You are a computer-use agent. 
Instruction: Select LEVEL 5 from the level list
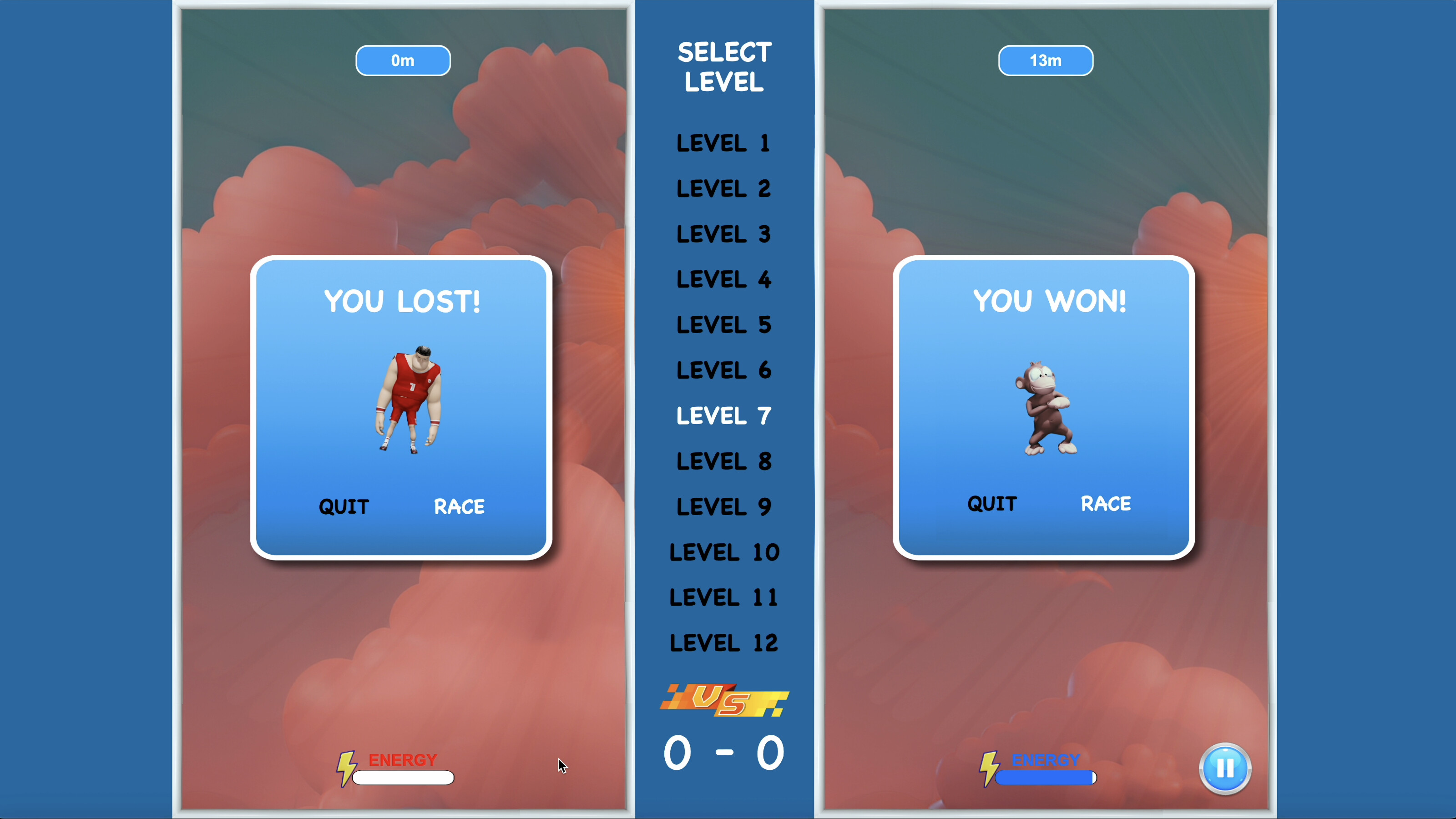pyautogui.click(x=724, y=325)
